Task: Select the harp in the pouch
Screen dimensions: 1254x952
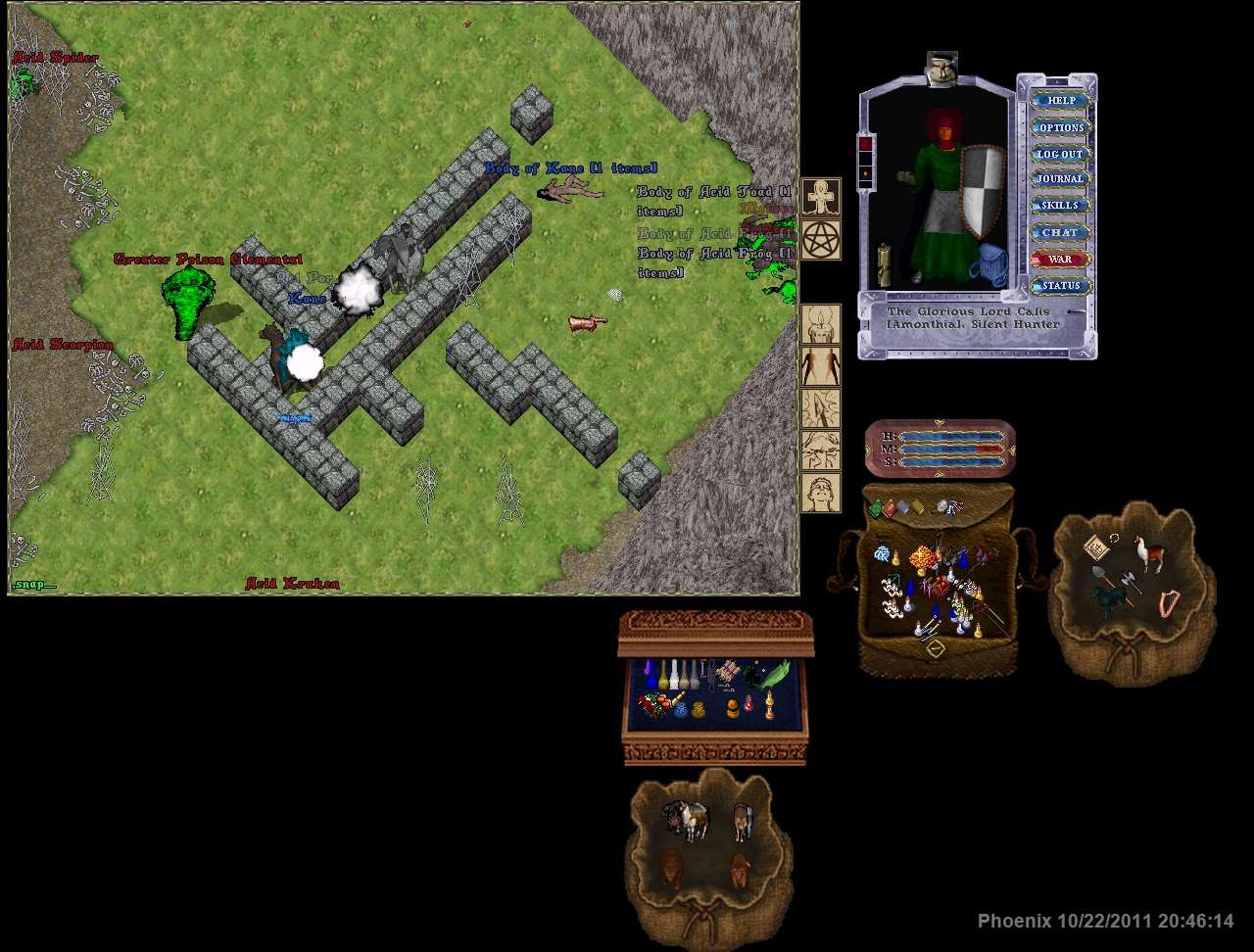Action: pos(1169,602)
